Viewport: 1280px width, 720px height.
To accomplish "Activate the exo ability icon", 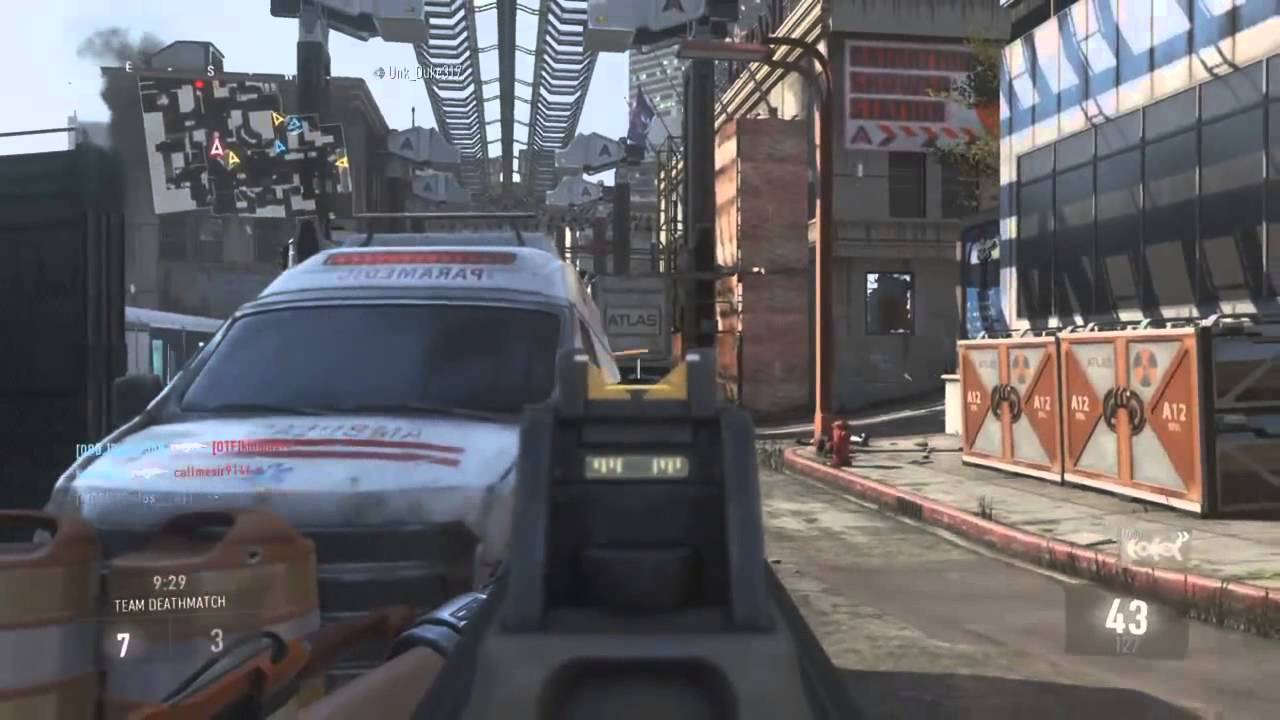I will 1155,546.
